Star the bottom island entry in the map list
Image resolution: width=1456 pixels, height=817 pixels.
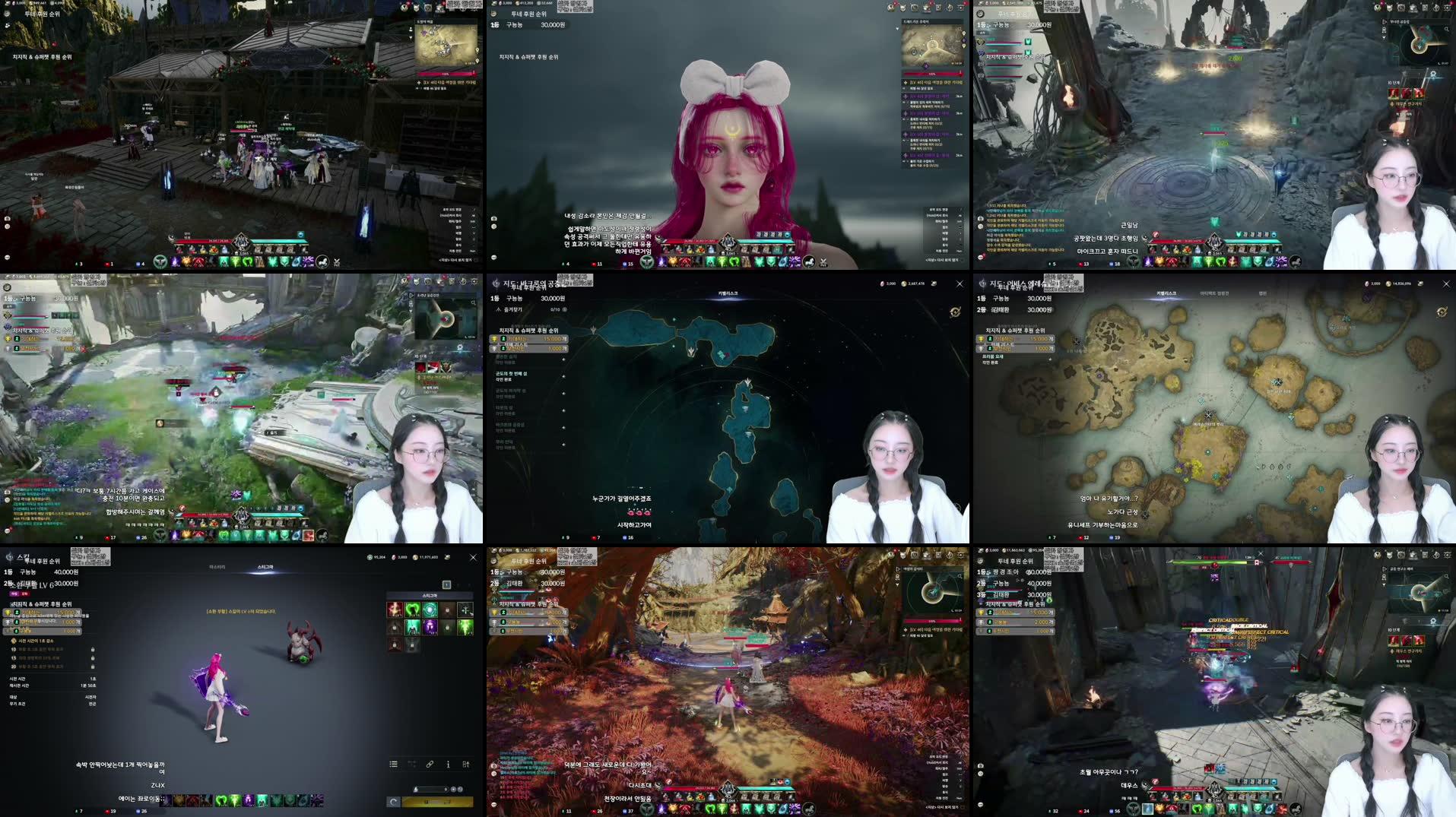[x=562, y=444]
